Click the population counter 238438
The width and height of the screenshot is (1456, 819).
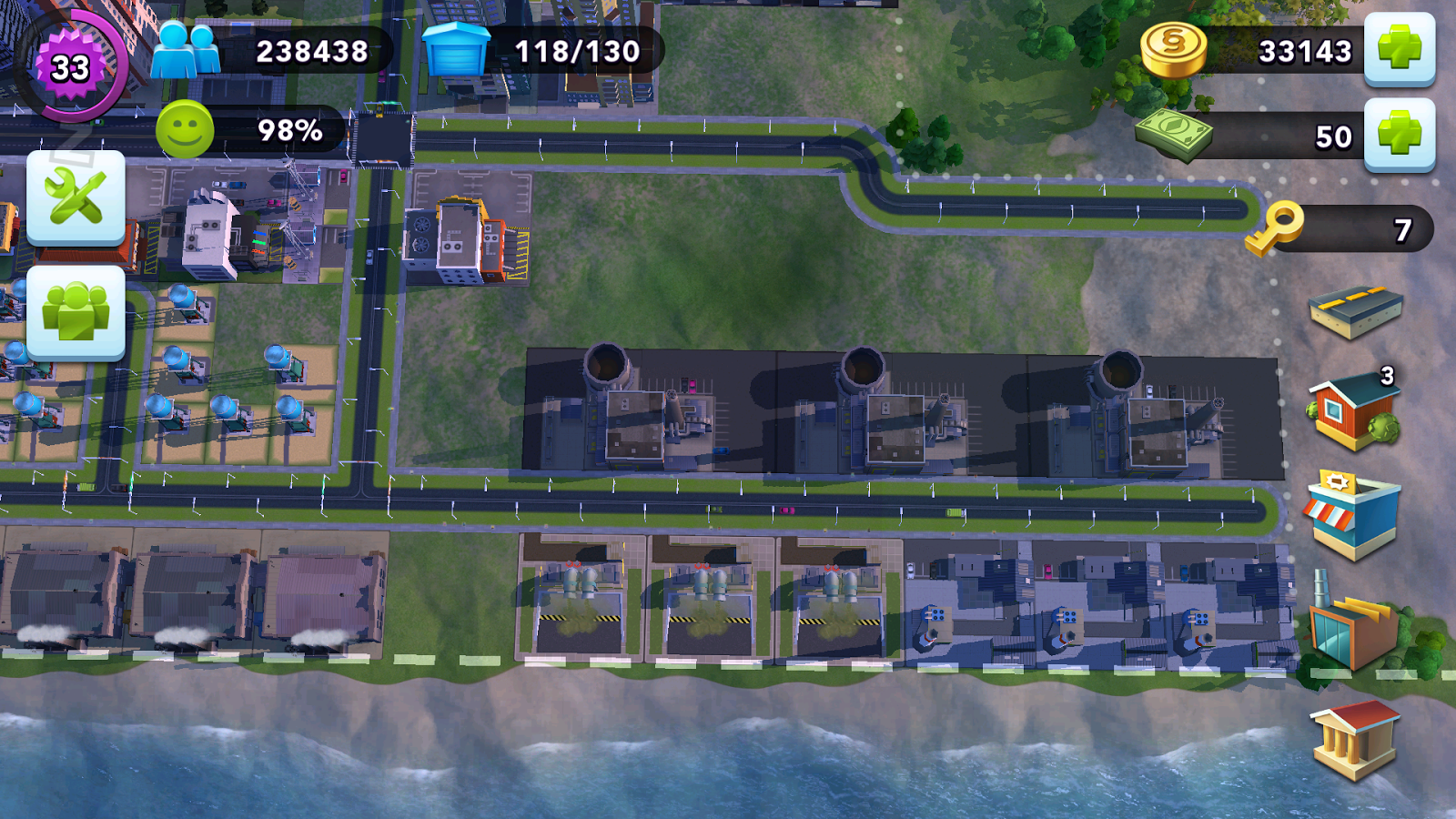coord(312,53)
